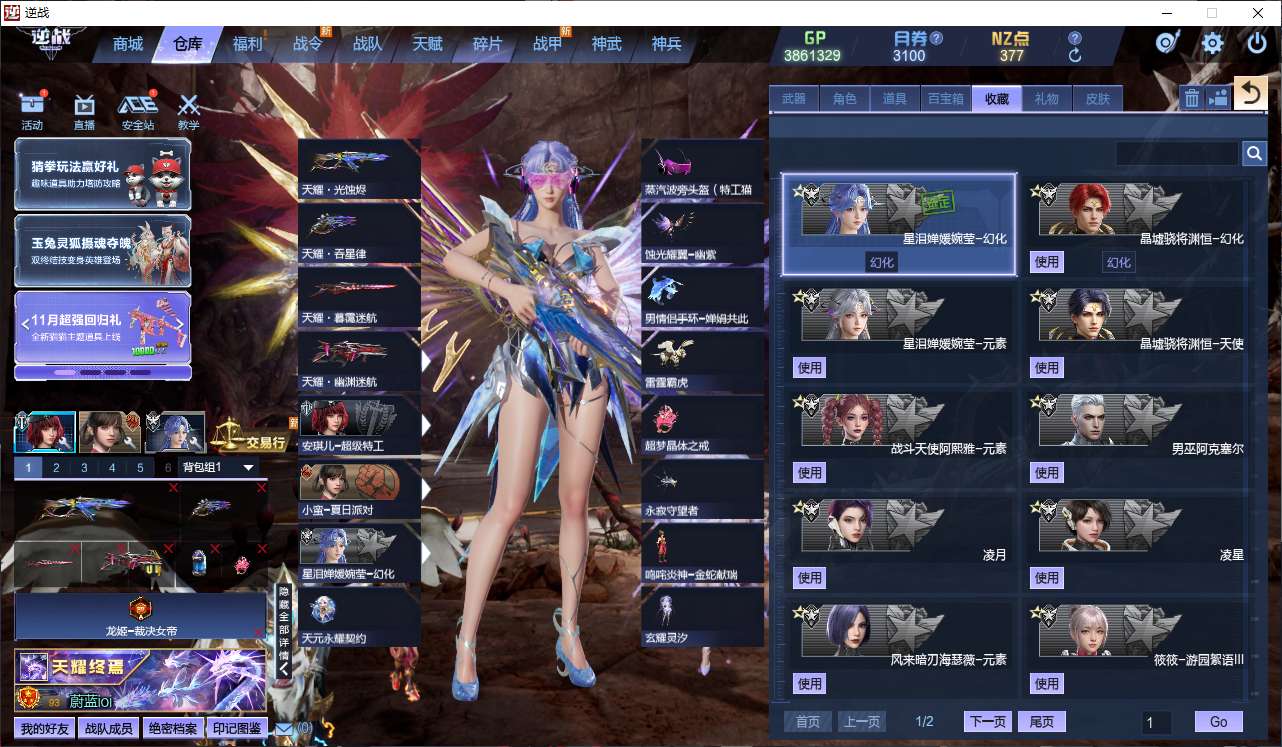Open the 商城 shop menu
This screenshot has width=1282, height=747.
tap(128, 44)
